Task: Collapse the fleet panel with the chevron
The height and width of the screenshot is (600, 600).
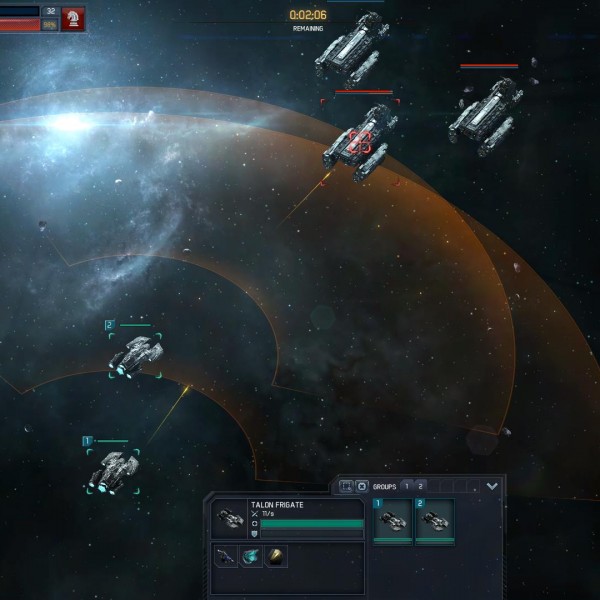Action: [492, 486]
